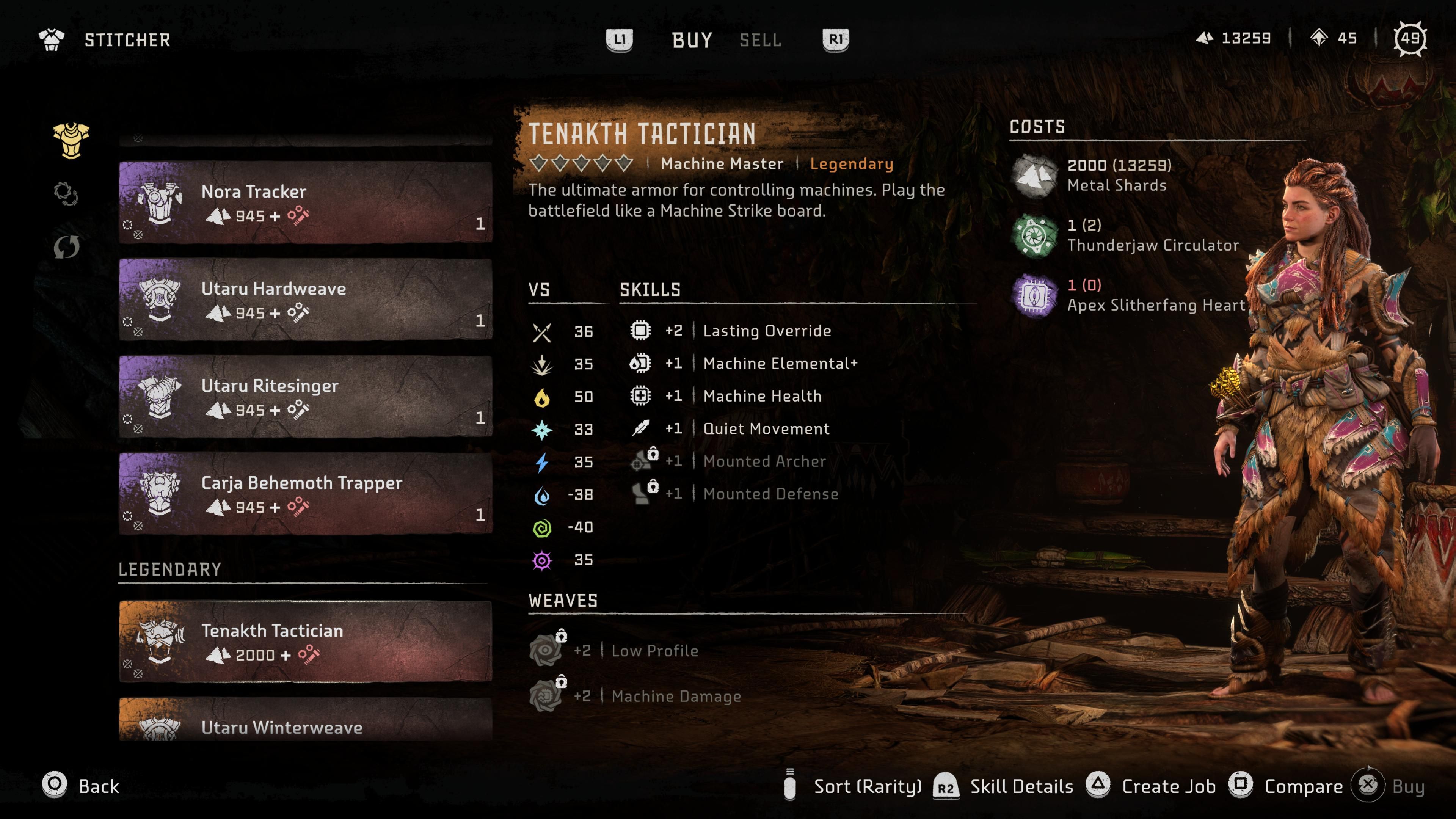Select Carja Behemoth Trapper outfit
This screenshot has width=1456, height=819.
coord(305,493)
